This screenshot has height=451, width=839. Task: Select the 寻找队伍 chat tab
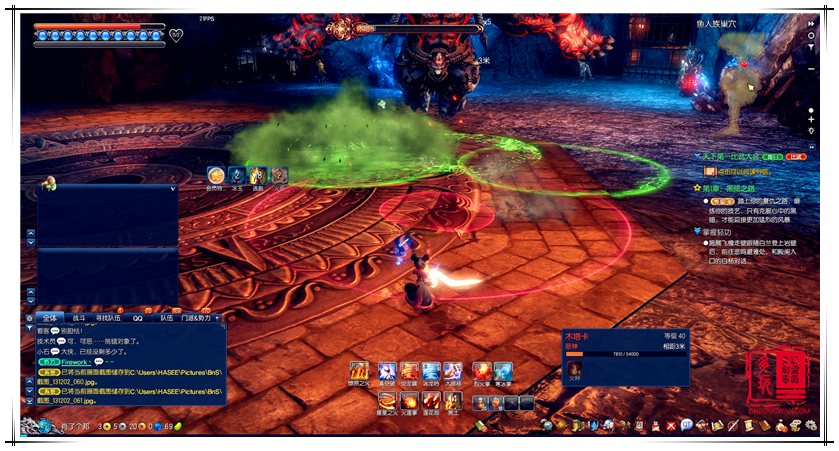pyautogui.click(x=108, y=317)
